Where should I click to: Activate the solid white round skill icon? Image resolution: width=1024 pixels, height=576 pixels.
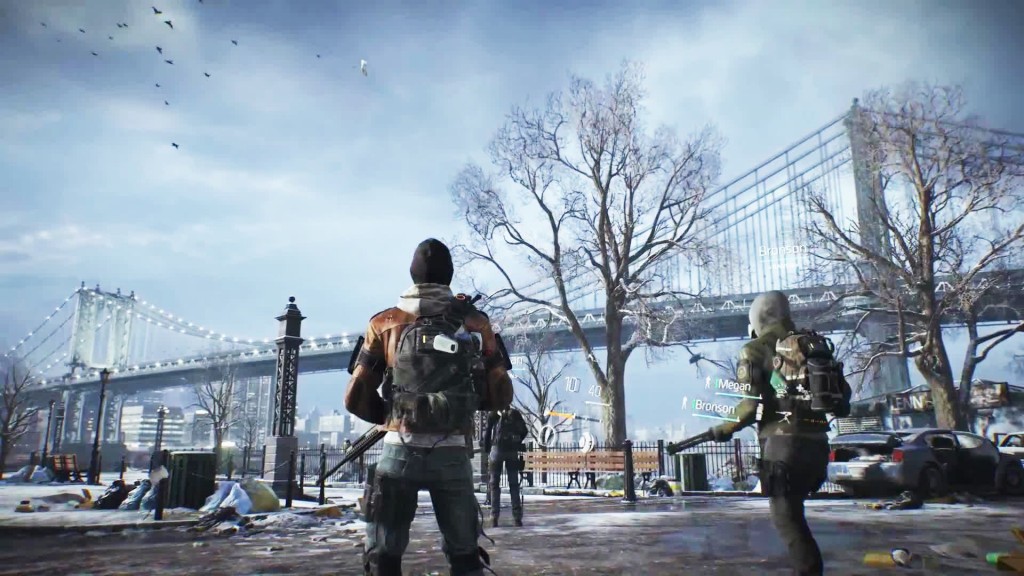(588, 441)
